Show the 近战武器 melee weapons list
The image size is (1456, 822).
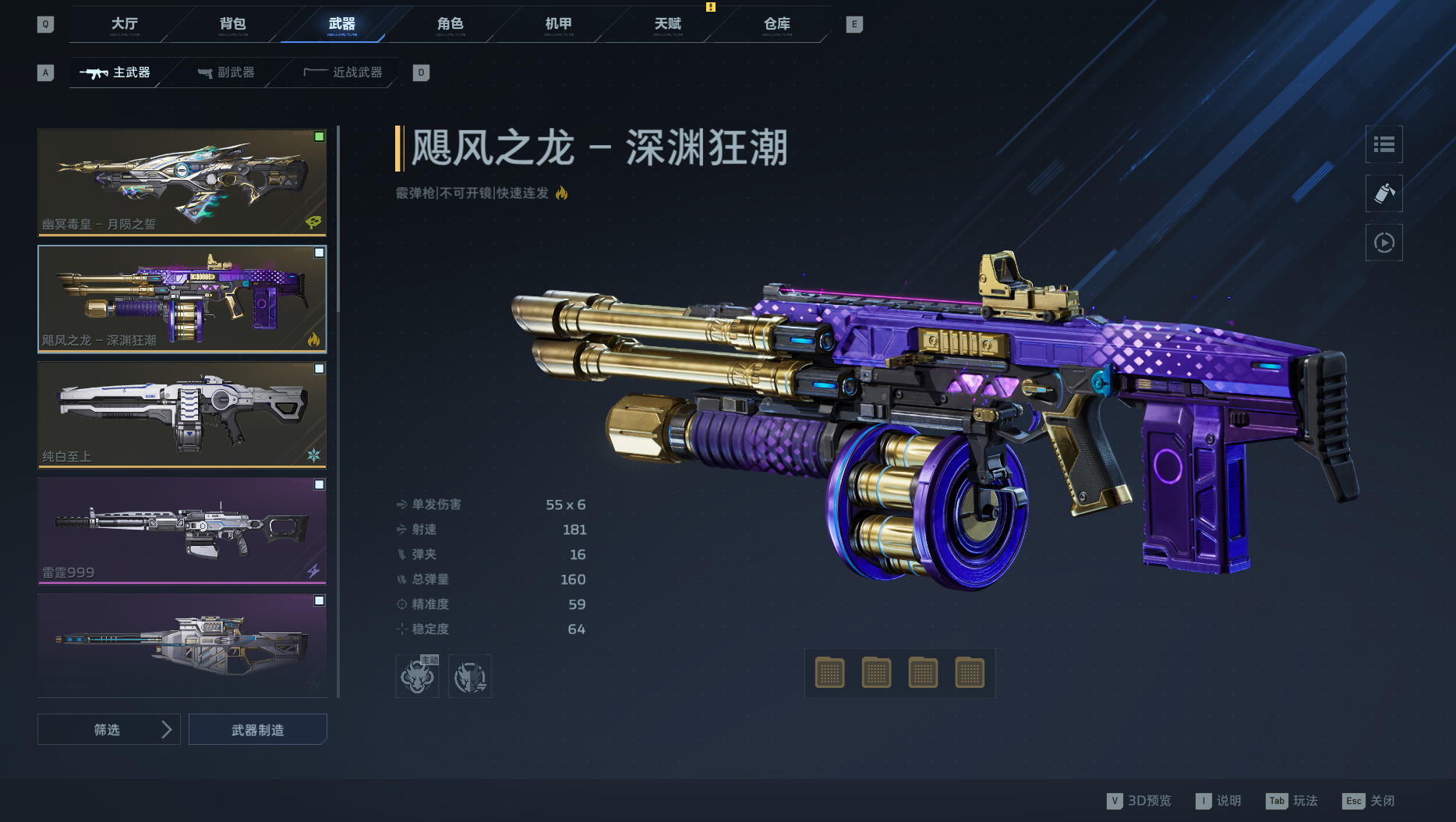tap(344, 73)
